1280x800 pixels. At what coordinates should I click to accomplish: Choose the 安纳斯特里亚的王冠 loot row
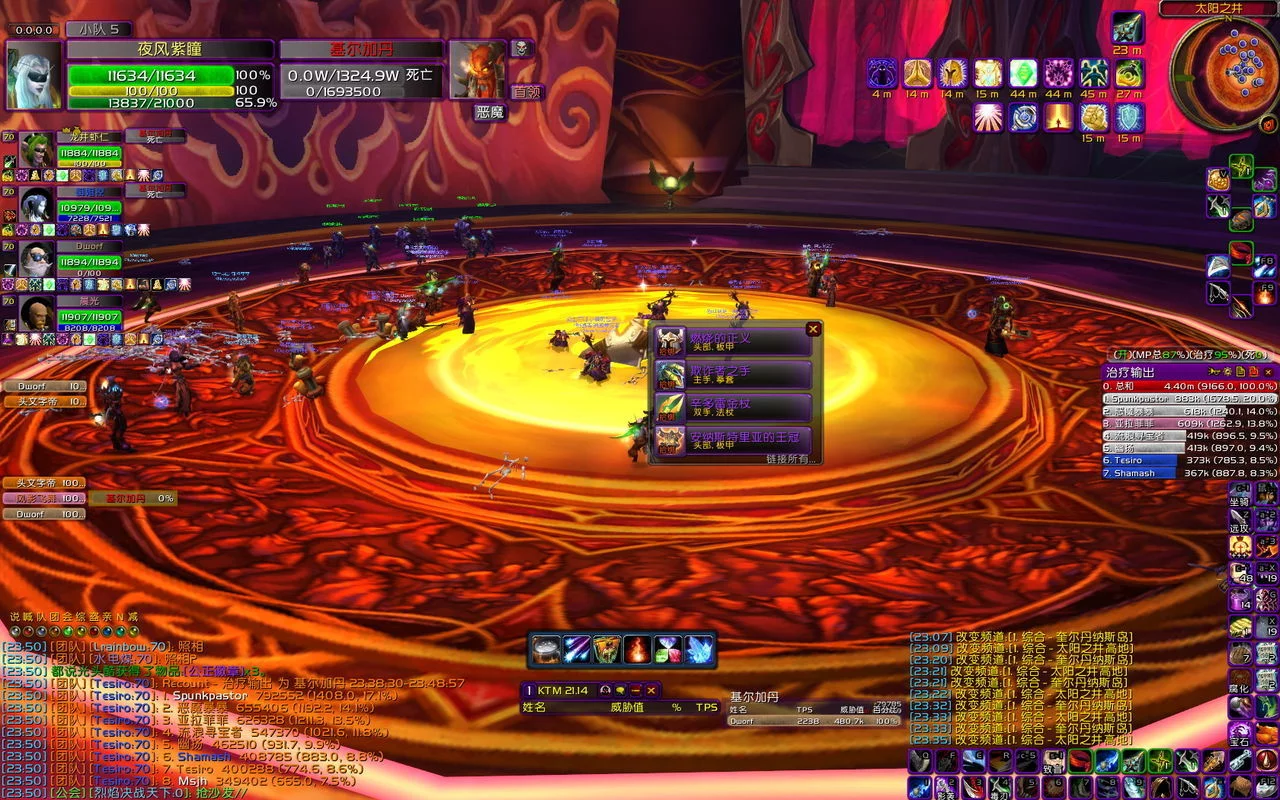coord(733,440)
